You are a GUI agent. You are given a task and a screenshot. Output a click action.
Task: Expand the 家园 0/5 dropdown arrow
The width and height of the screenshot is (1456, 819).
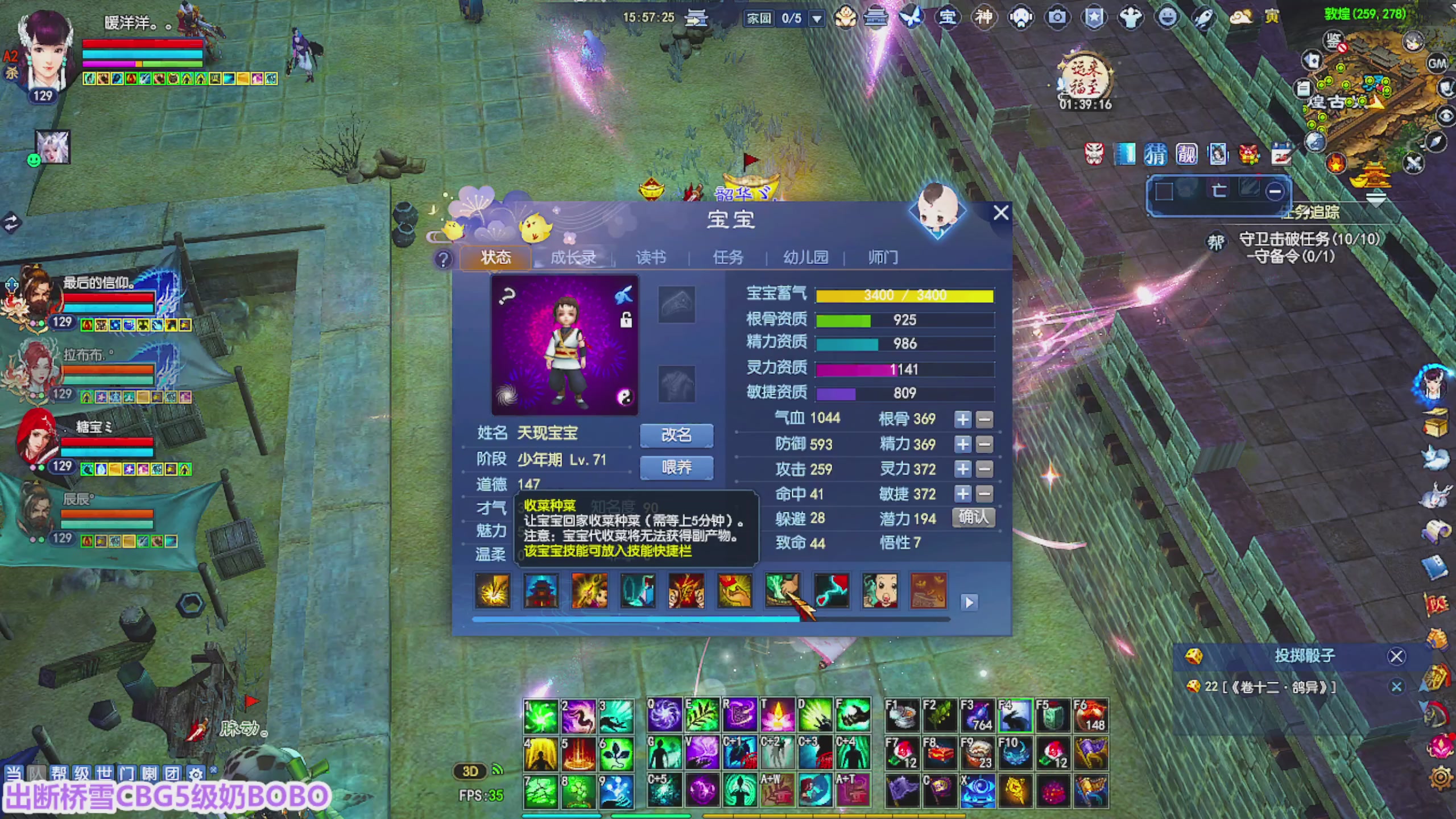(x=817, y=18)
